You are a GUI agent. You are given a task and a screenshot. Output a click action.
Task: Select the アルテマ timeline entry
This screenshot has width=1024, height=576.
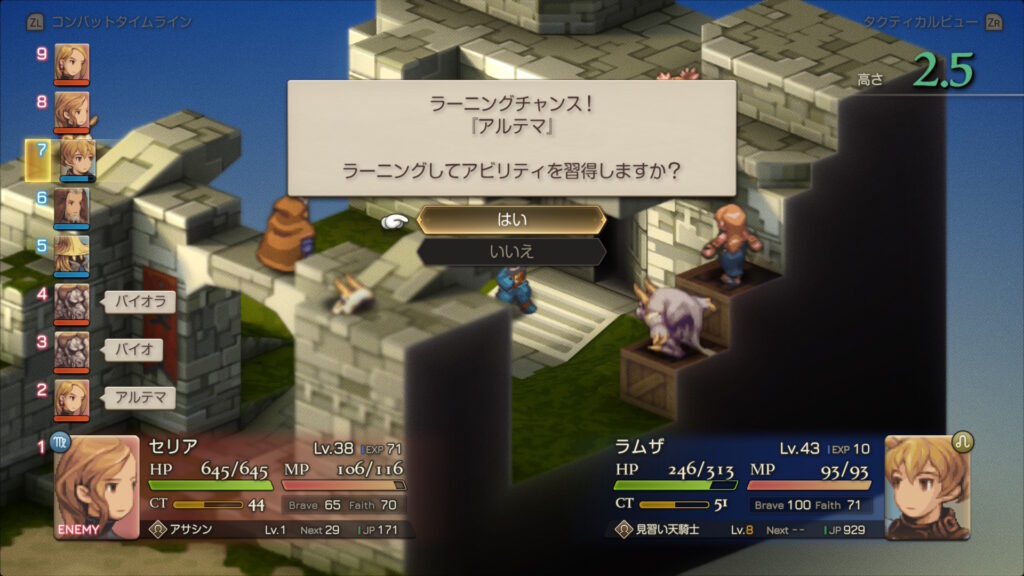pos(140,397)
